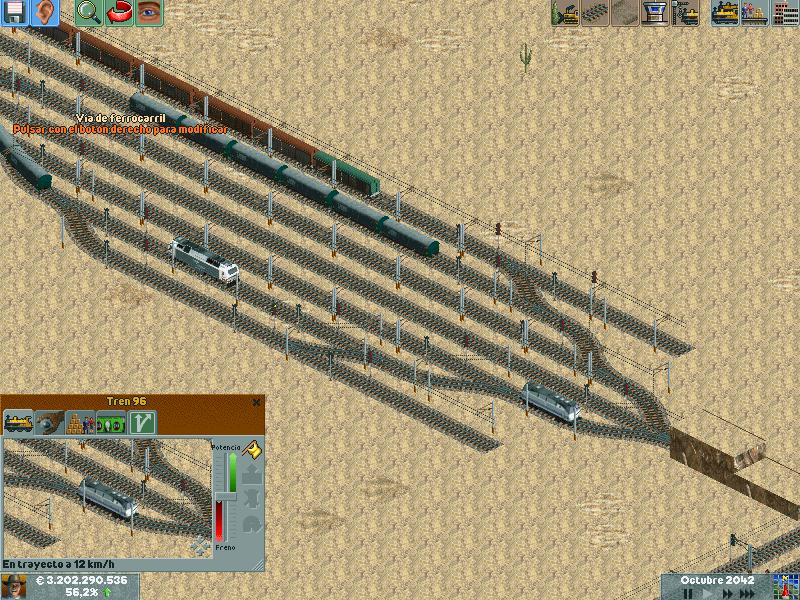The image size is (800, 600).
Task: Open the magnifying glass zoom menu
Action: [x=88, y=12]
